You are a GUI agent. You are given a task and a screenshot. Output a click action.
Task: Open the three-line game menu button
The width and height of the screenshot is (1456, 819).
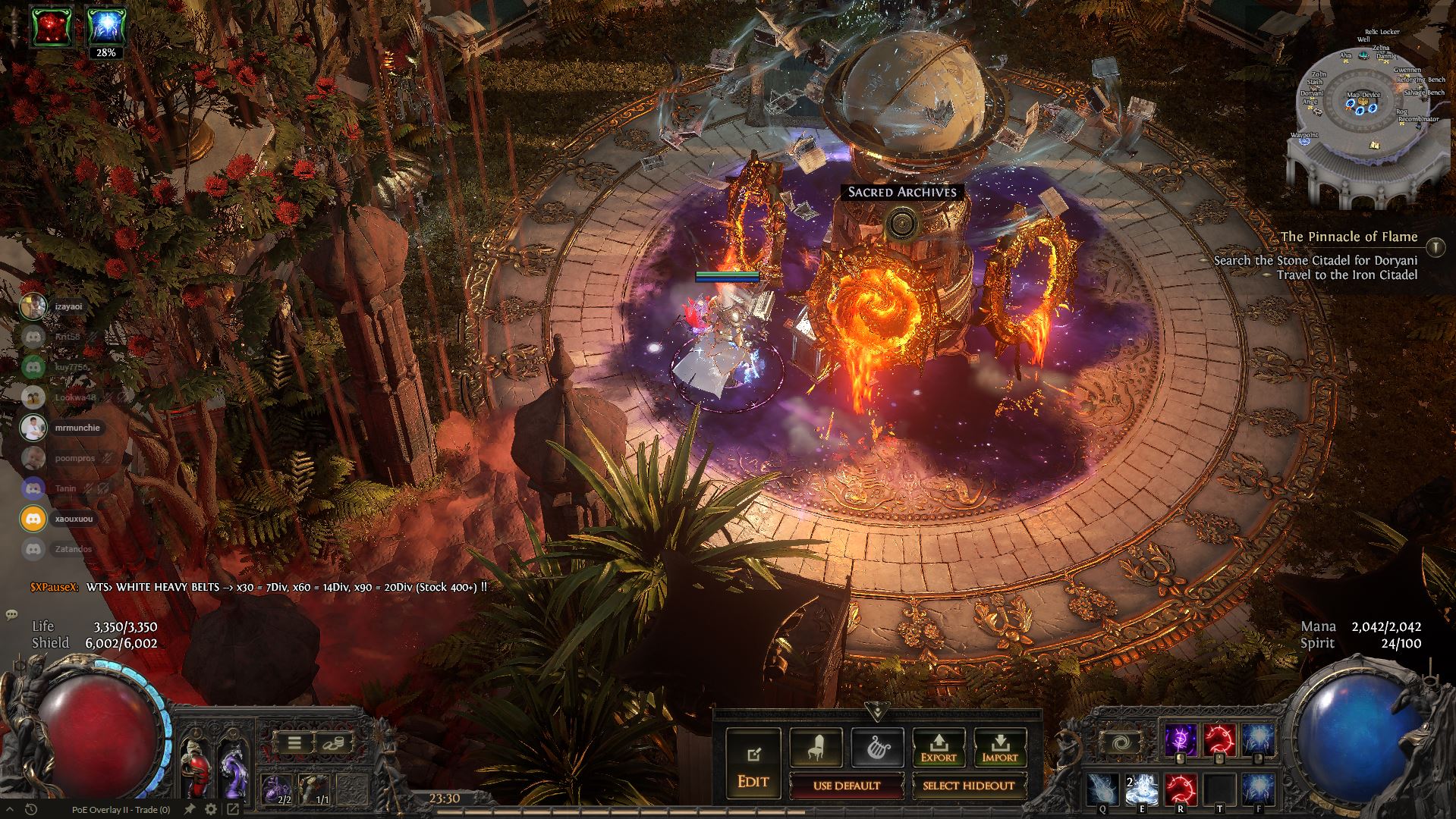[x=294, y=742]
